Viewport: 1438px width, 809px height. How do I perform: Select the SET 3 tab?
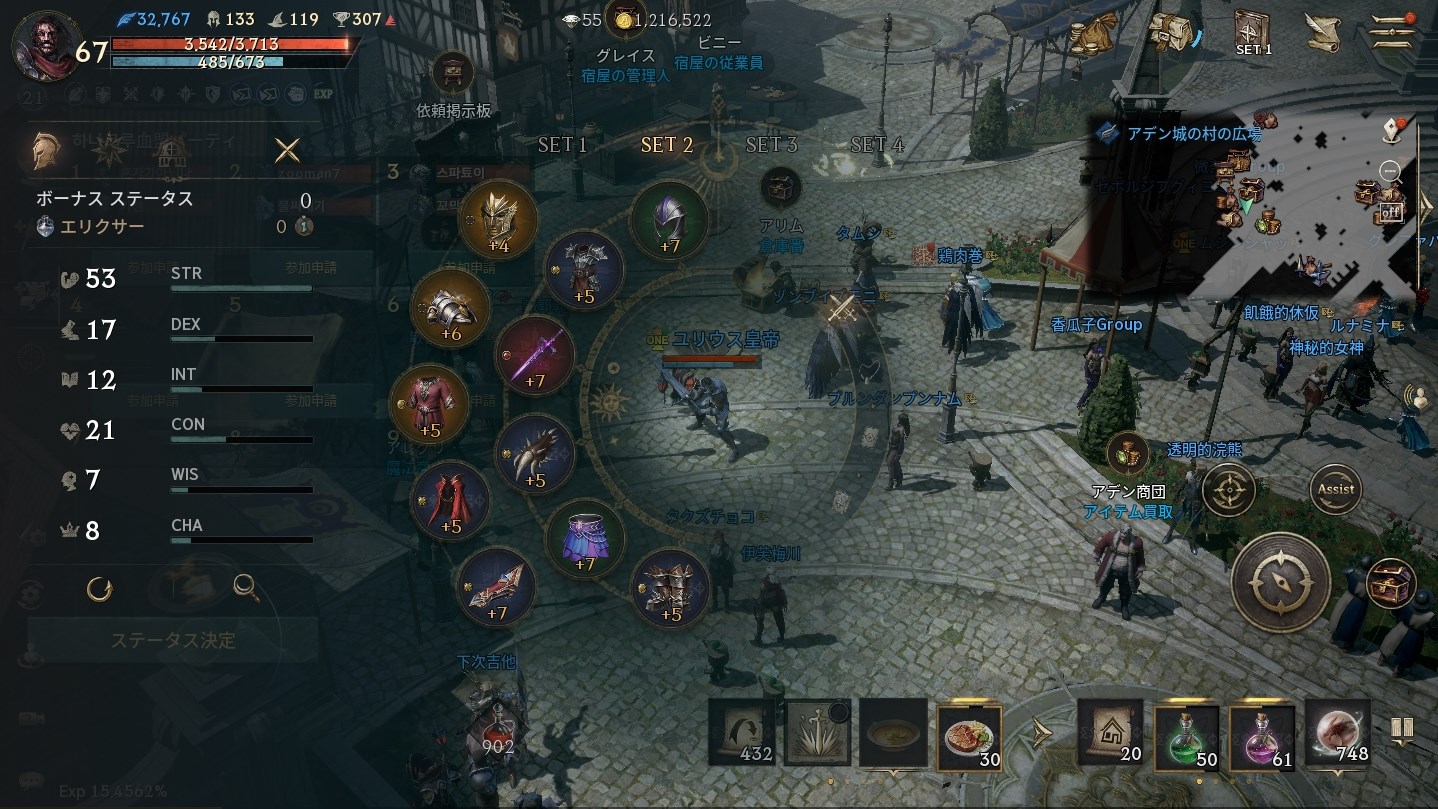pyautogui.click(x=771, y=145)
